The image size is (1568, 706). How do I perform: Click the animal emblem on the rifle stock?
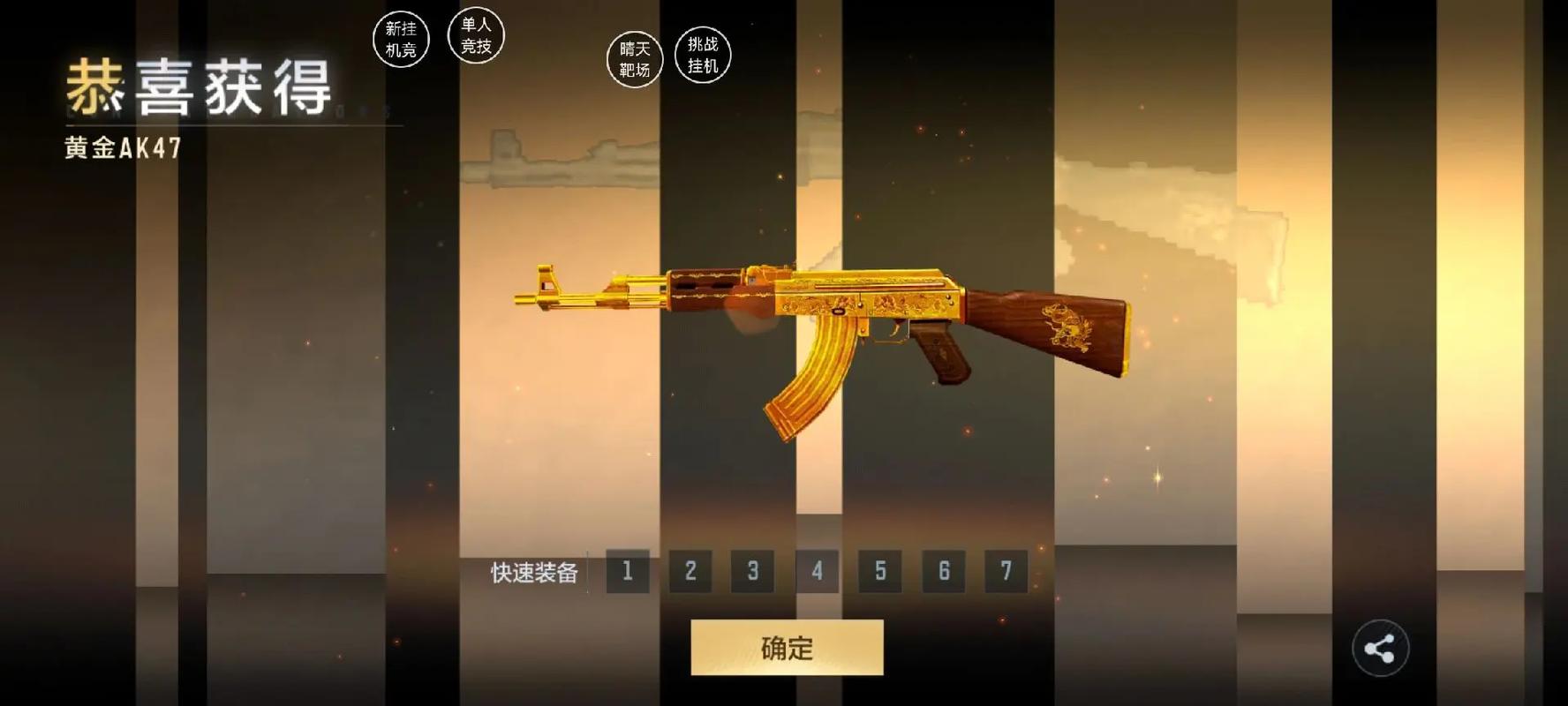pyautogui.click(x=1067, y=324)
